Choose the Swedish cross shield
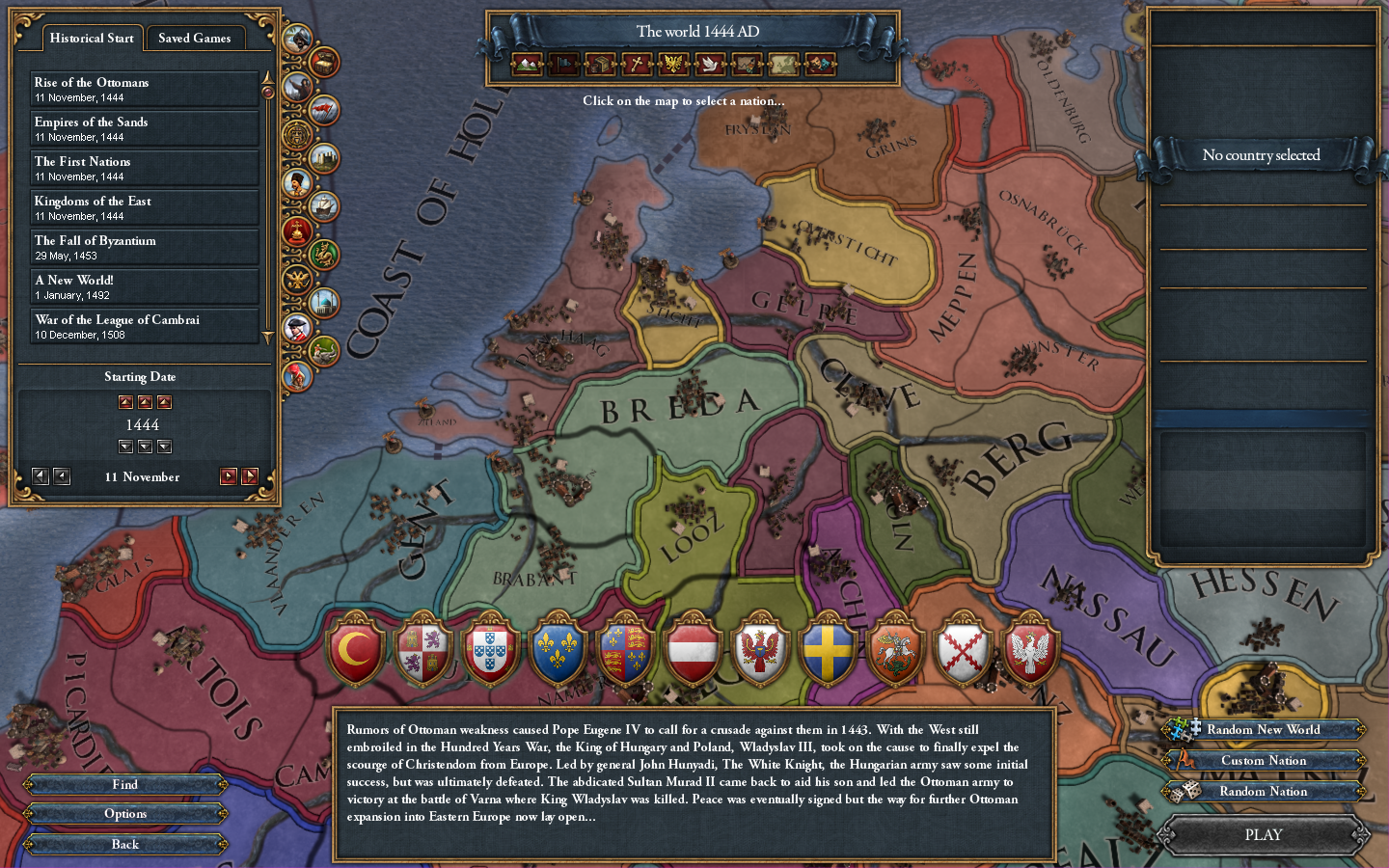 pos(828,651)
